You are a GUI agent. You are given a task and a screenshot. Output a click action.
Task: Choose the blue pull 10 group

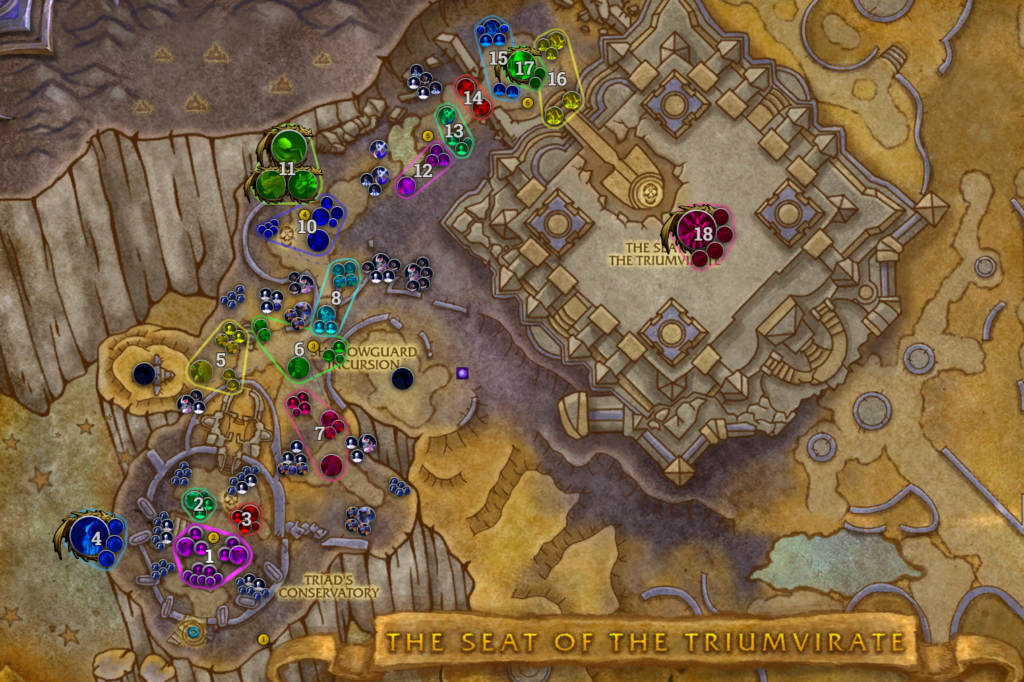(x=307, y=225)
